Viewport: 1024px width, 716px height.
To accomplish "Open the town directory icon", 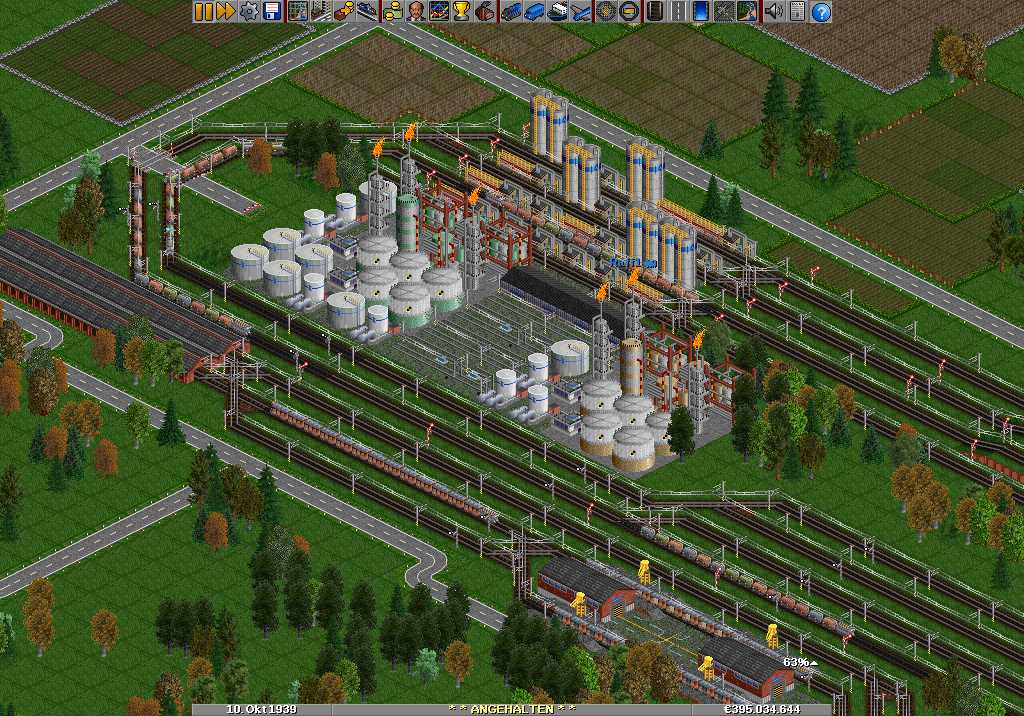I will [x=320, y=12].
